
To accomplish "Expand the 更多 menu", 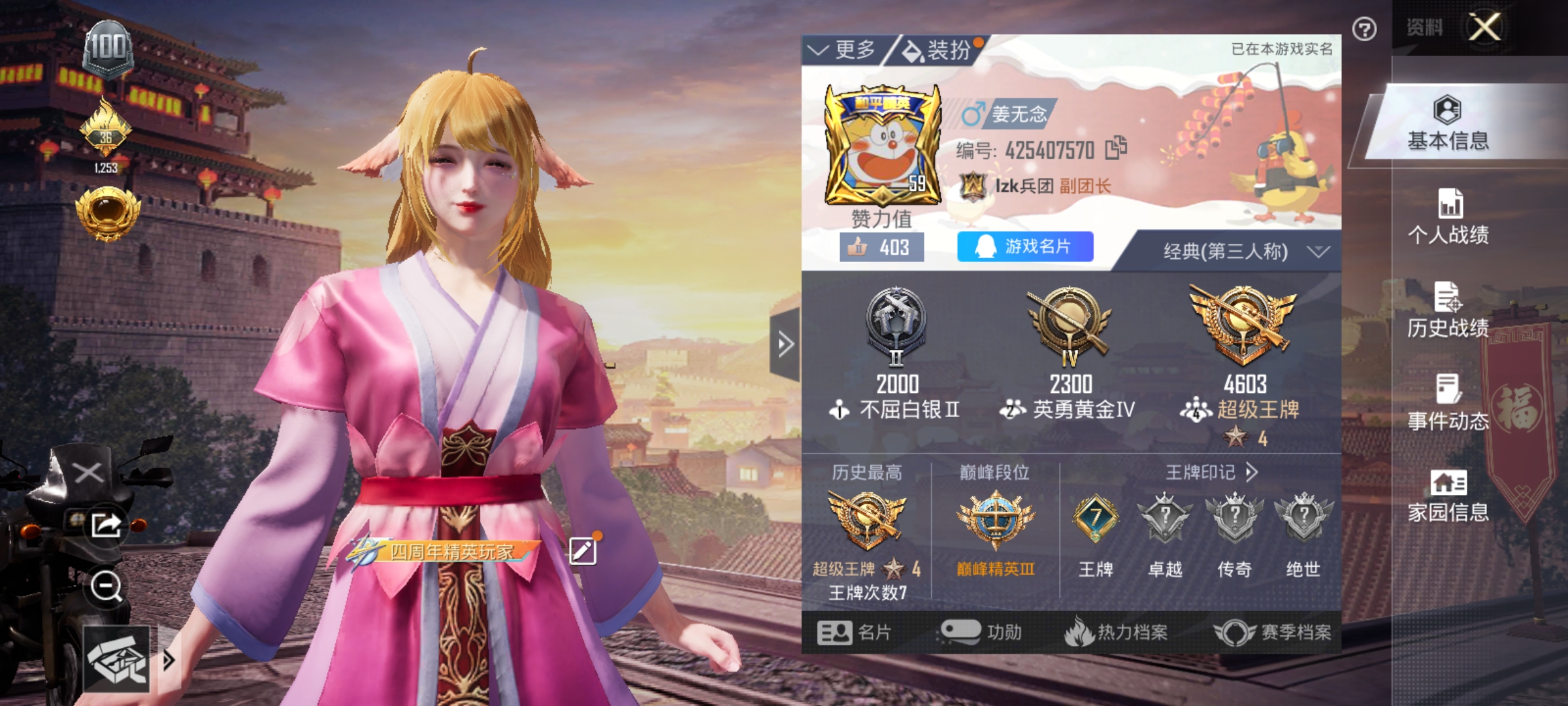I will click(843, 50).
